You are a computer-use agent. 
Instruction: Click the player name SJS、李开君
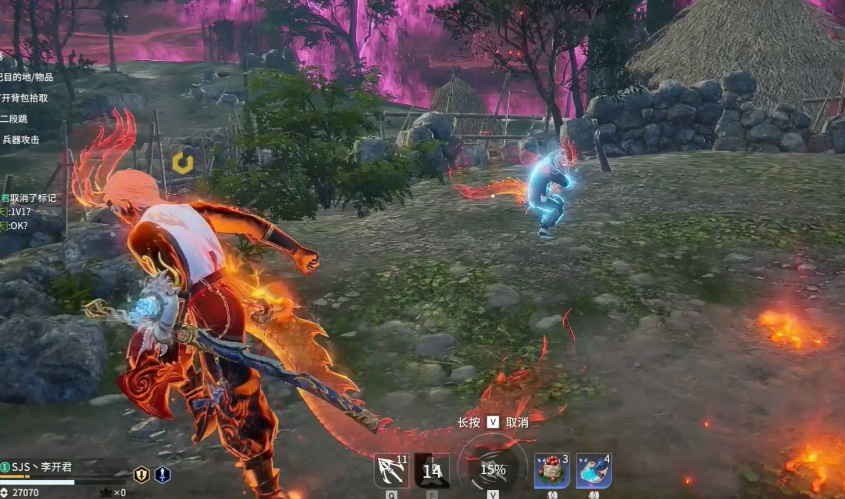pos(46,467)
